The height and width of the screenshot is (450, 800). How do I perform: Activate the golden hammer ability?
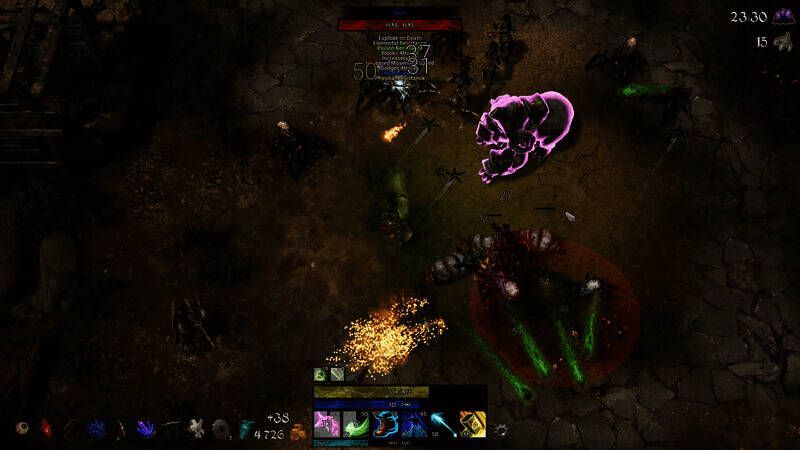point(472,424)
